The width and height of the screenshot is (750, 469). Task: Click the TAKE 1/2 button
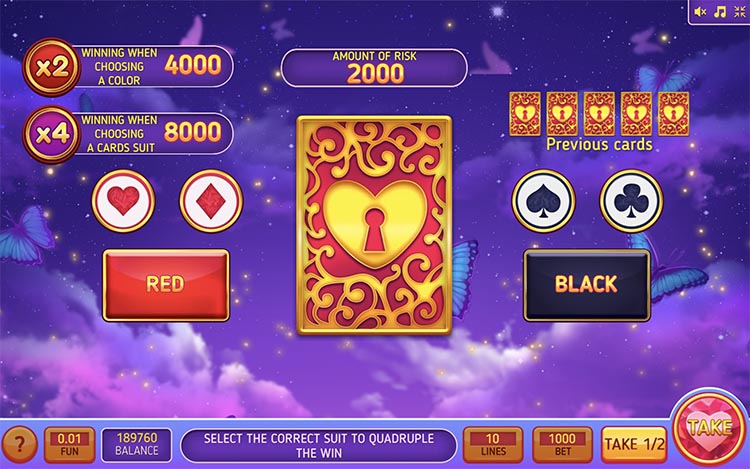(634, 444)
